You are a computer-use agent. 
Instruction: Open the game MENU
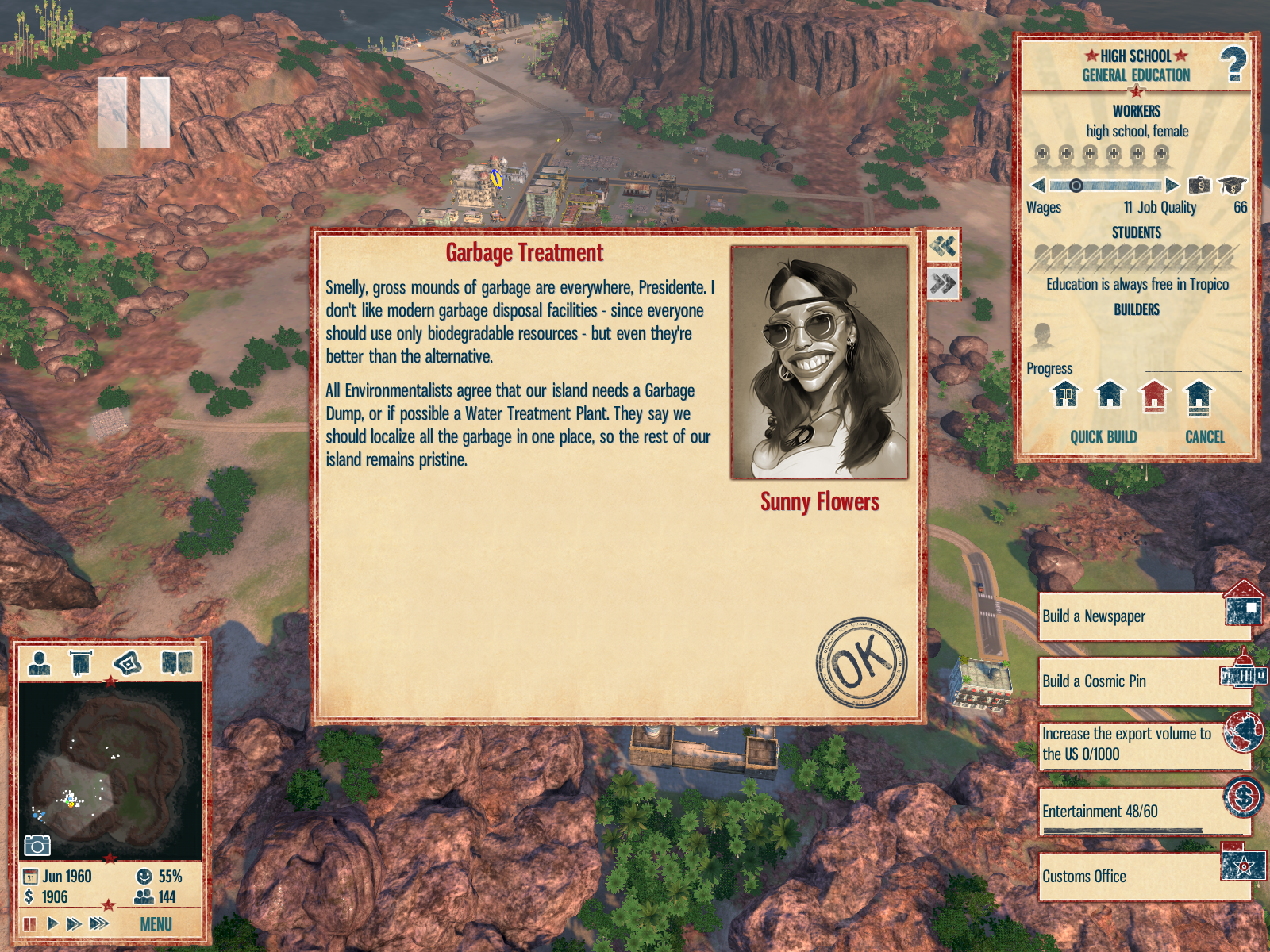click(x=156, y=924)
